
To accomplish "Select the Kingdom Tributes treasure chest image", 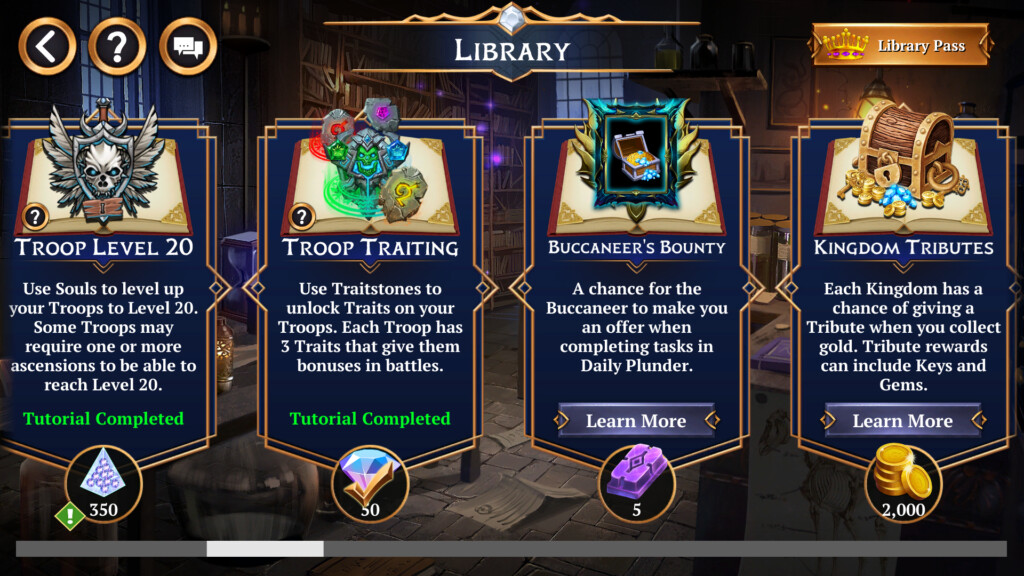I will [x=902, y=160].
